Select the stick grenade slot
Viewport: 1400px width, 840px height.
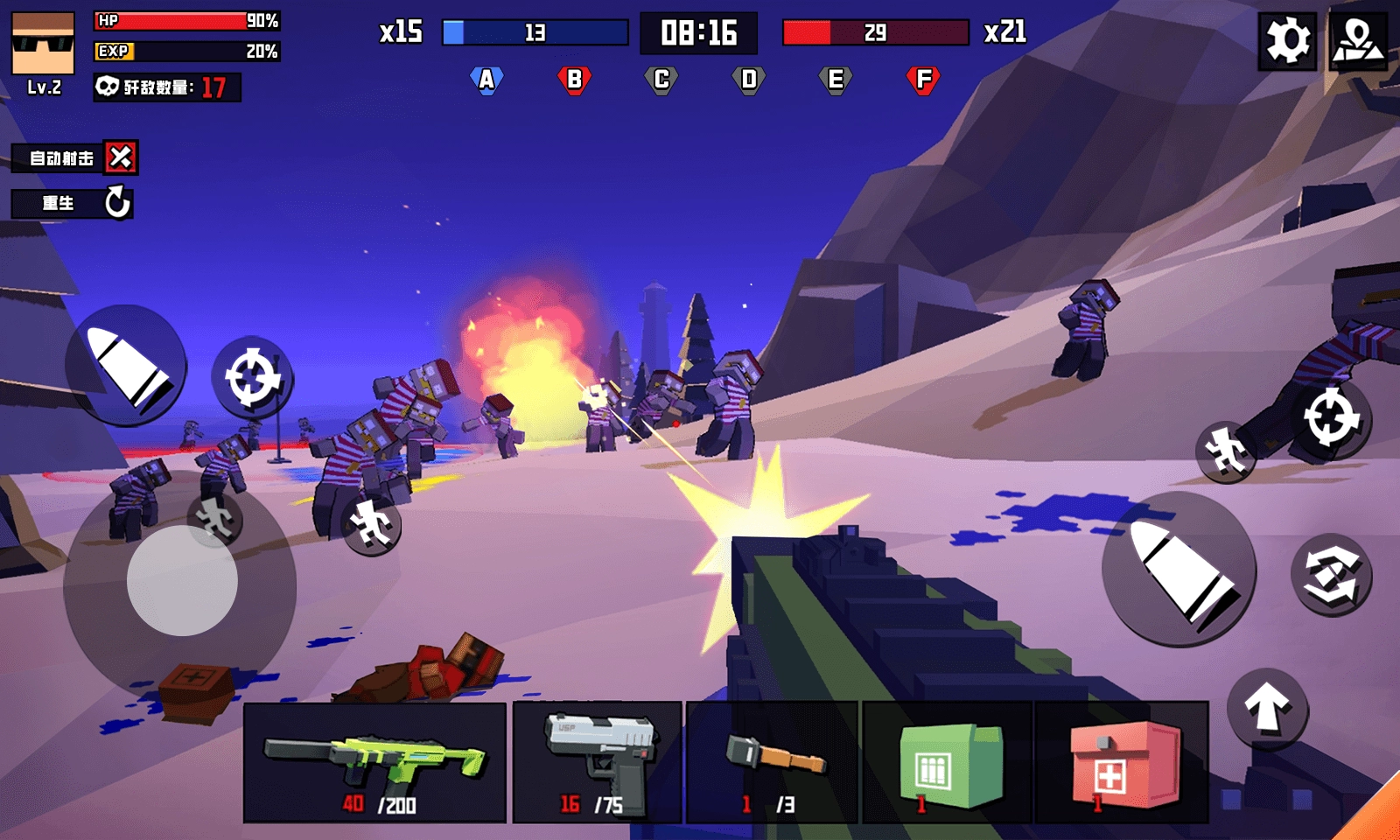772,762
